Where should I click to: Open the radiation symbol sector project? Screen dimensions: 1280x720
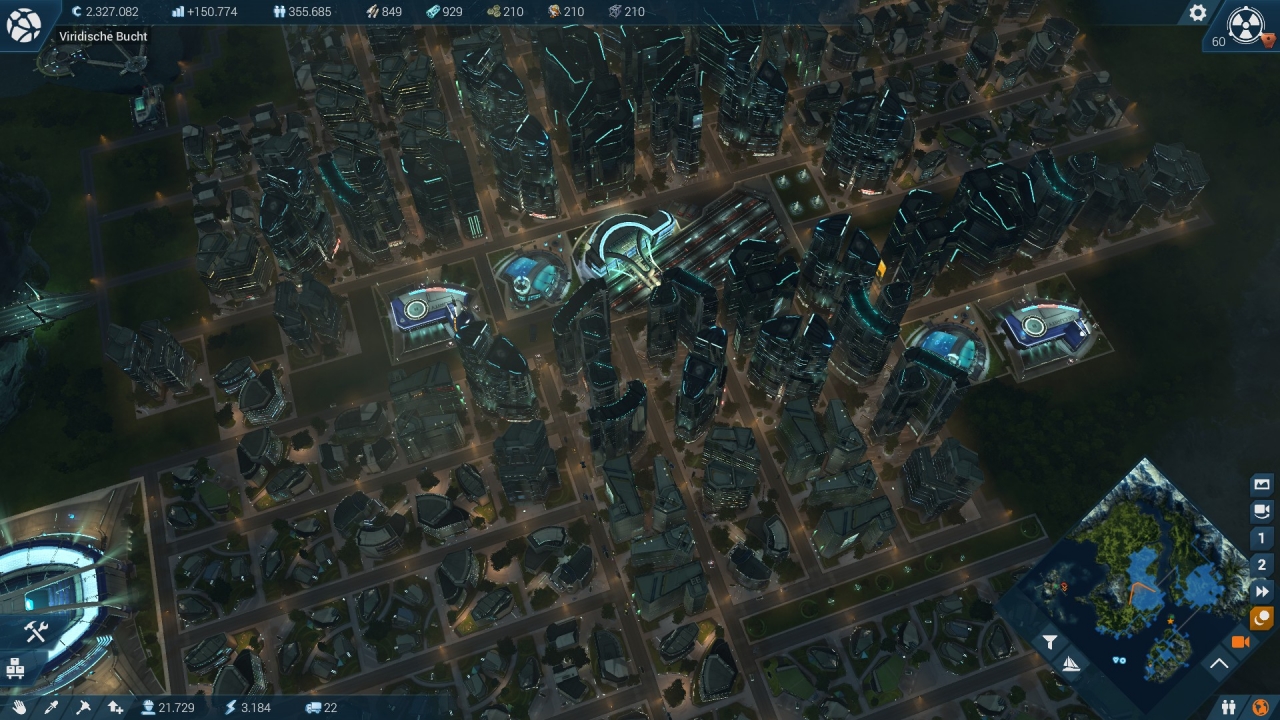(1245, 25)
